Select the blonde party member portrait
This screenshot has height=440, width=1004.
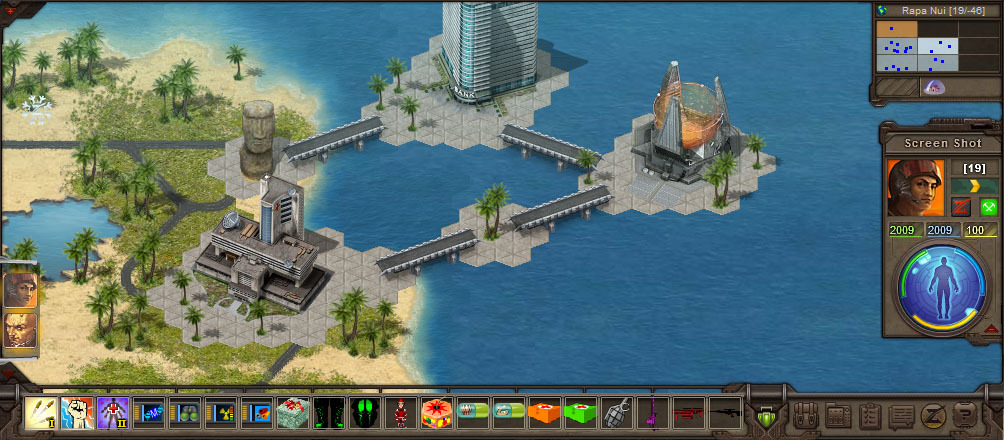click(20, 332)
